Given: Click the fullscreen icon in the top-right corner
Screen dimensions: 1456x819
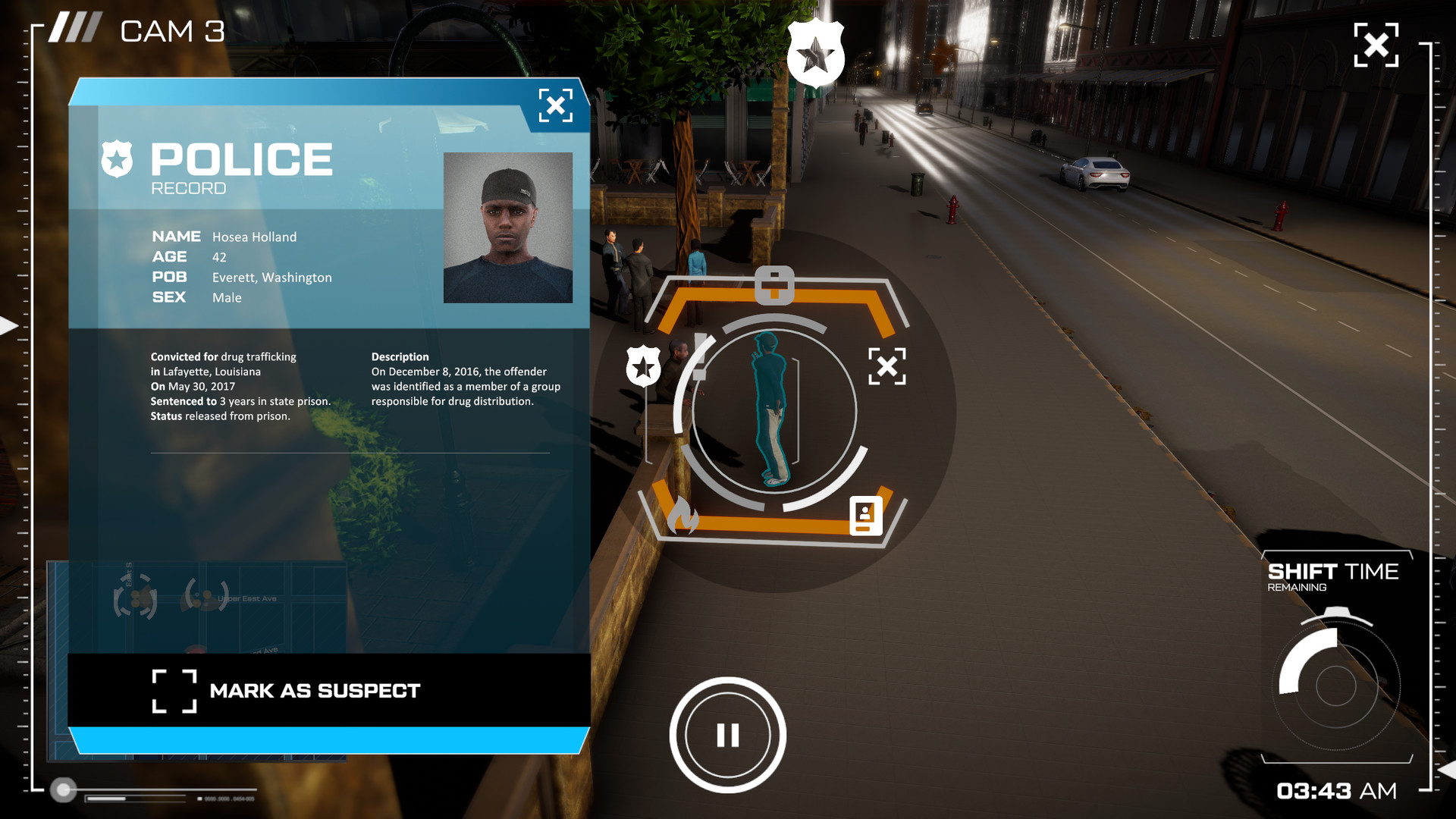Looking at the screenshot, I should coord(1376,45).
